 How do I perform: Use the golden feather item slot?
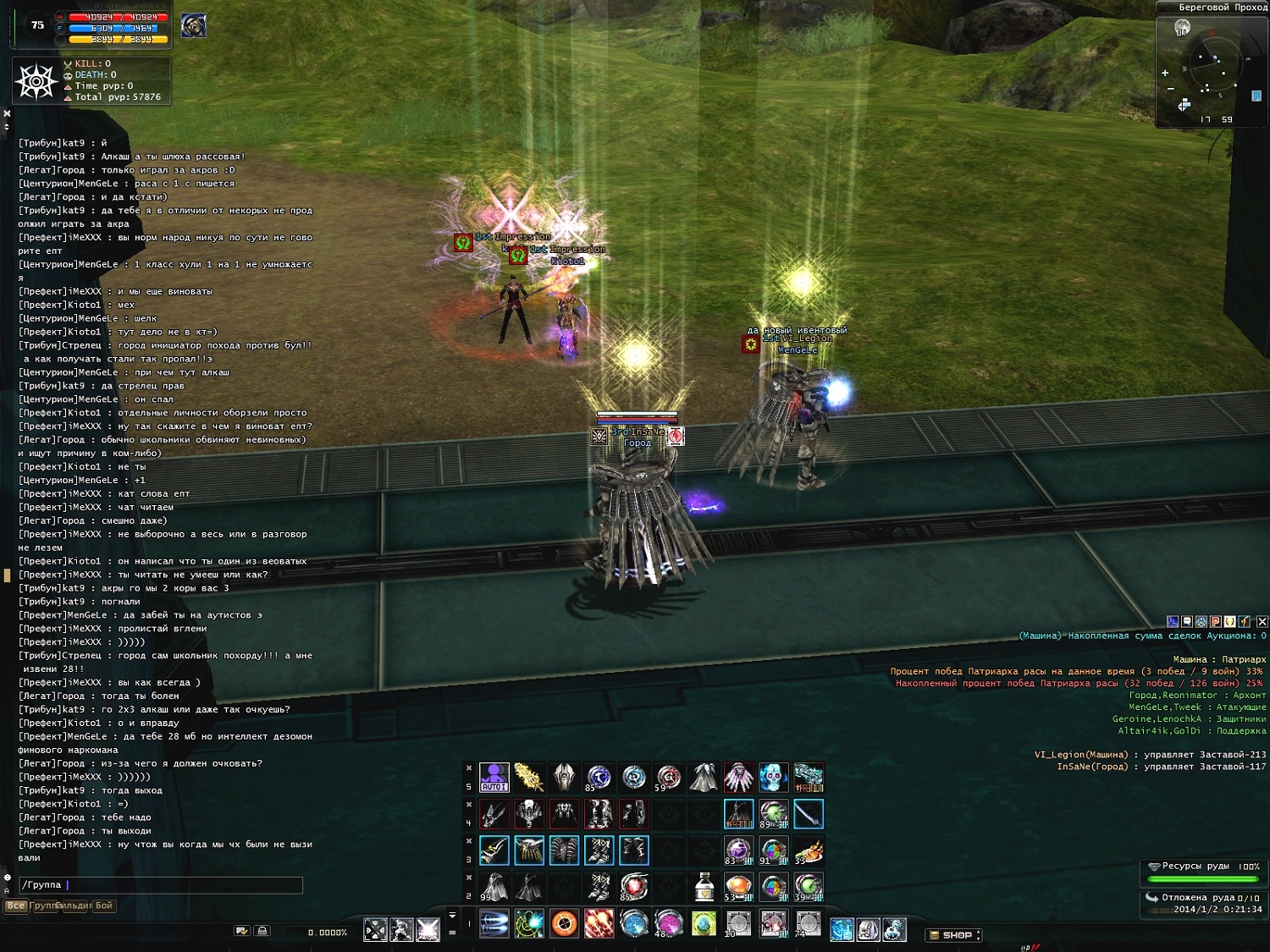coord(529,777)
